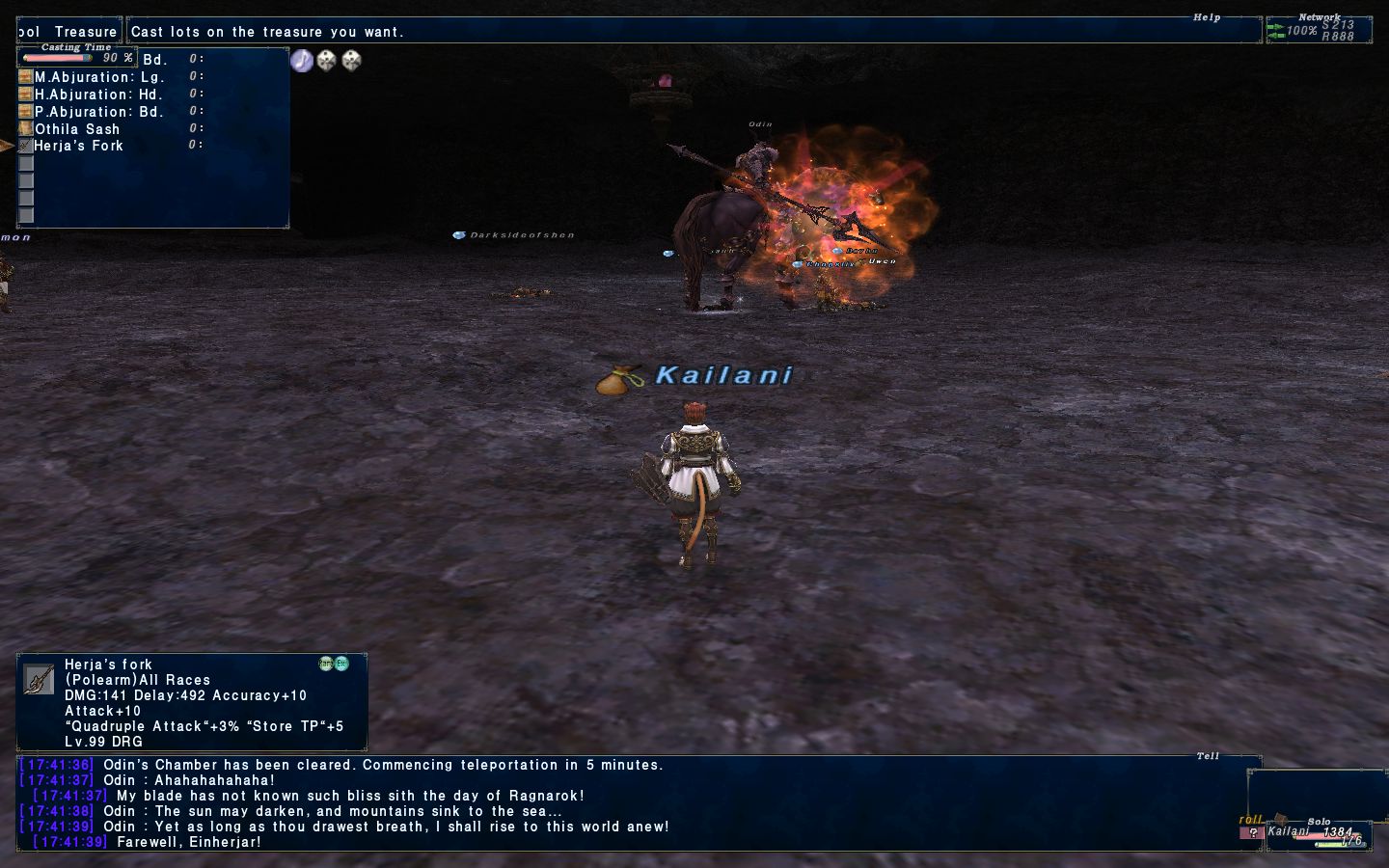Viewport: 1389px width, 868px height.
Task: Select the Othila Sash treasure entry
Action: (77, 129)
